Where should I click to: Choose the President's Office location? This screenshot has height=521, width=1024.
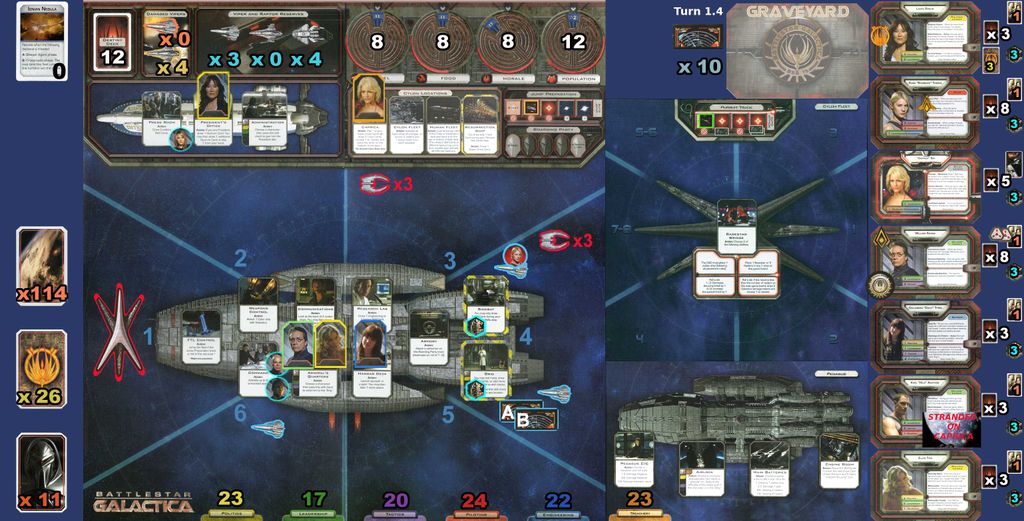[214, 118]
